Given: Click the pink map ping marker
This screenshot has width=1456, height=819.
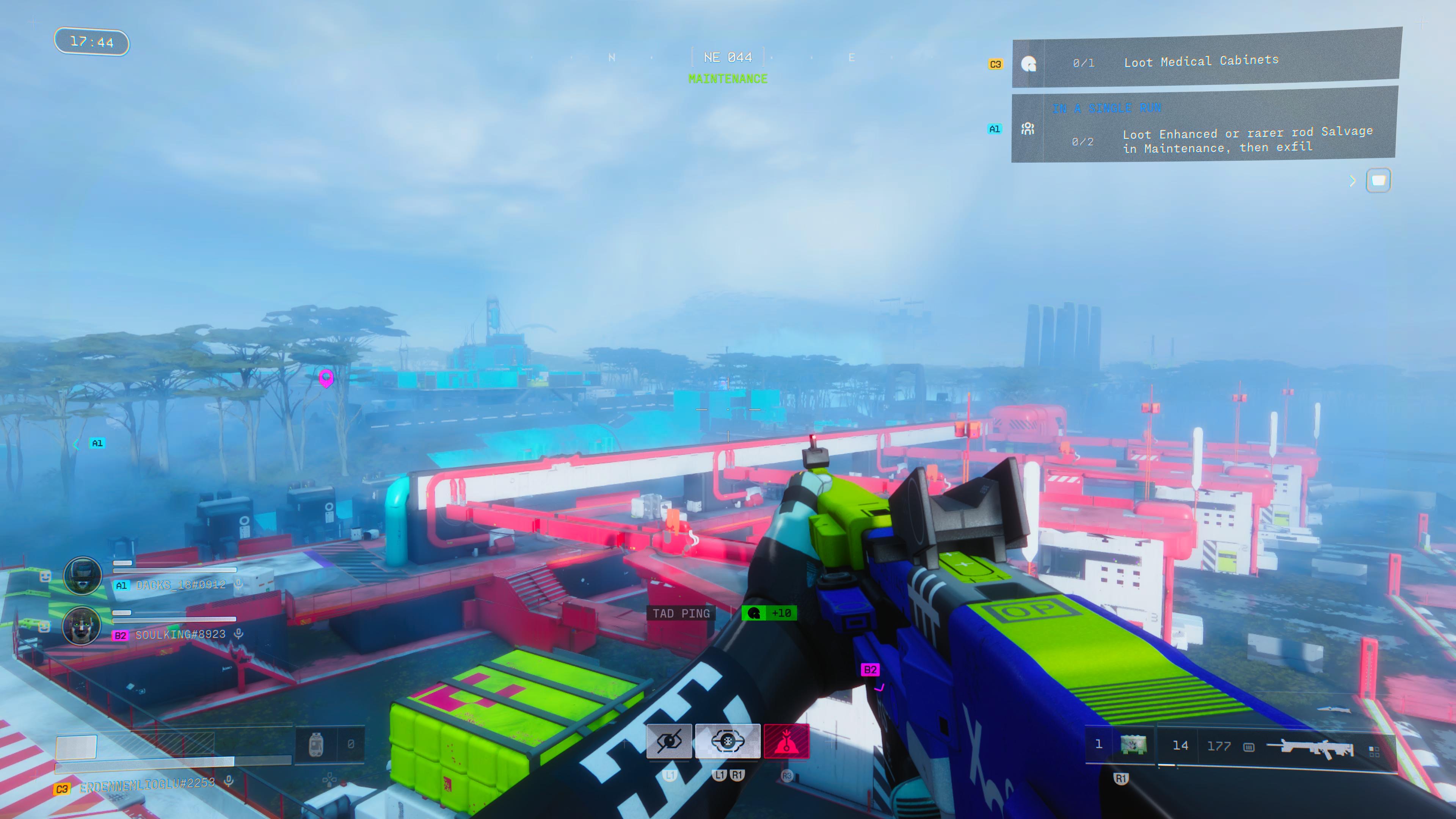Looking at the screenshot, I should 326,378.
